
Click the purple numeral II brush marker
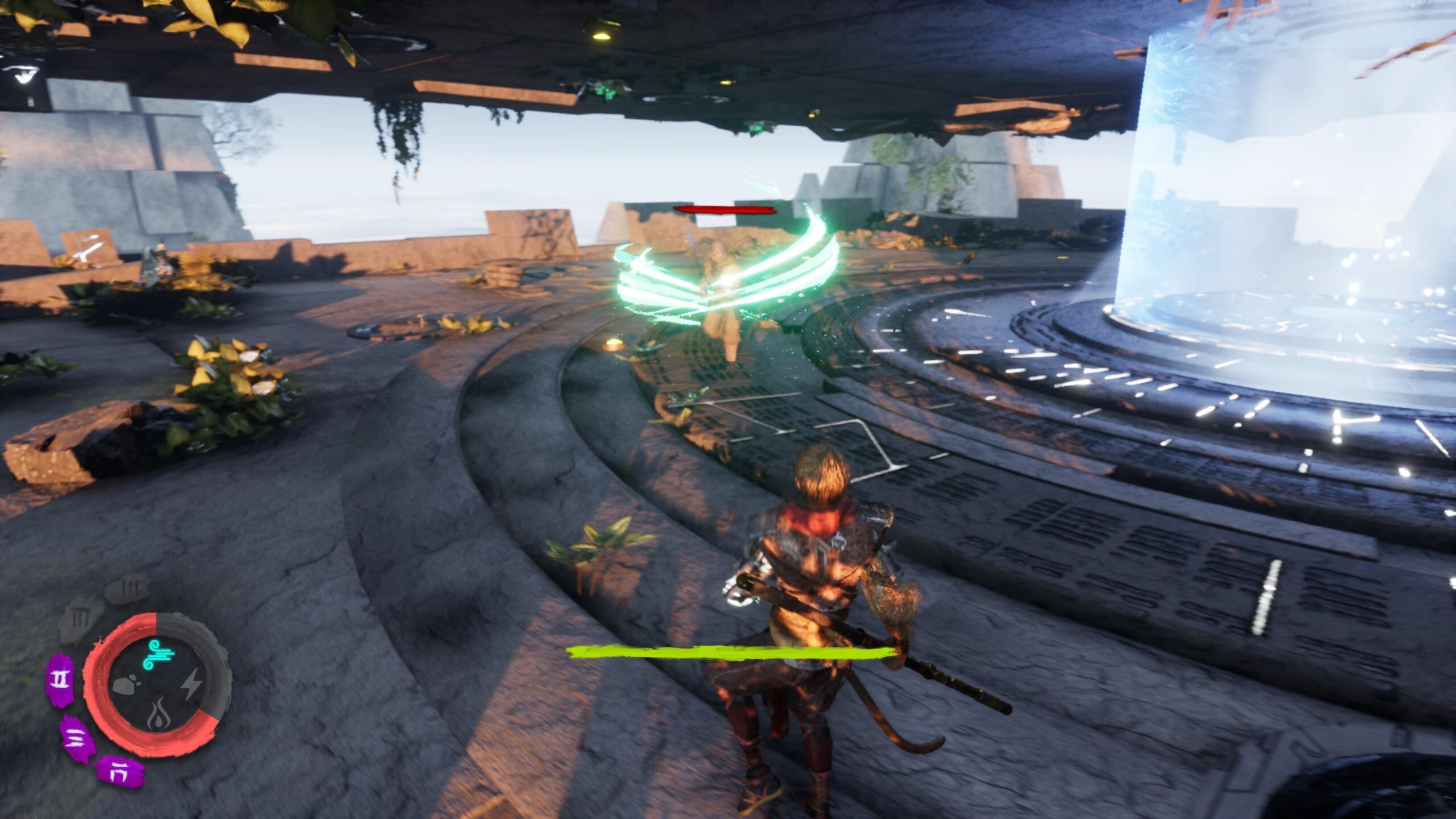pyautogui.click(x=60, y=679)
